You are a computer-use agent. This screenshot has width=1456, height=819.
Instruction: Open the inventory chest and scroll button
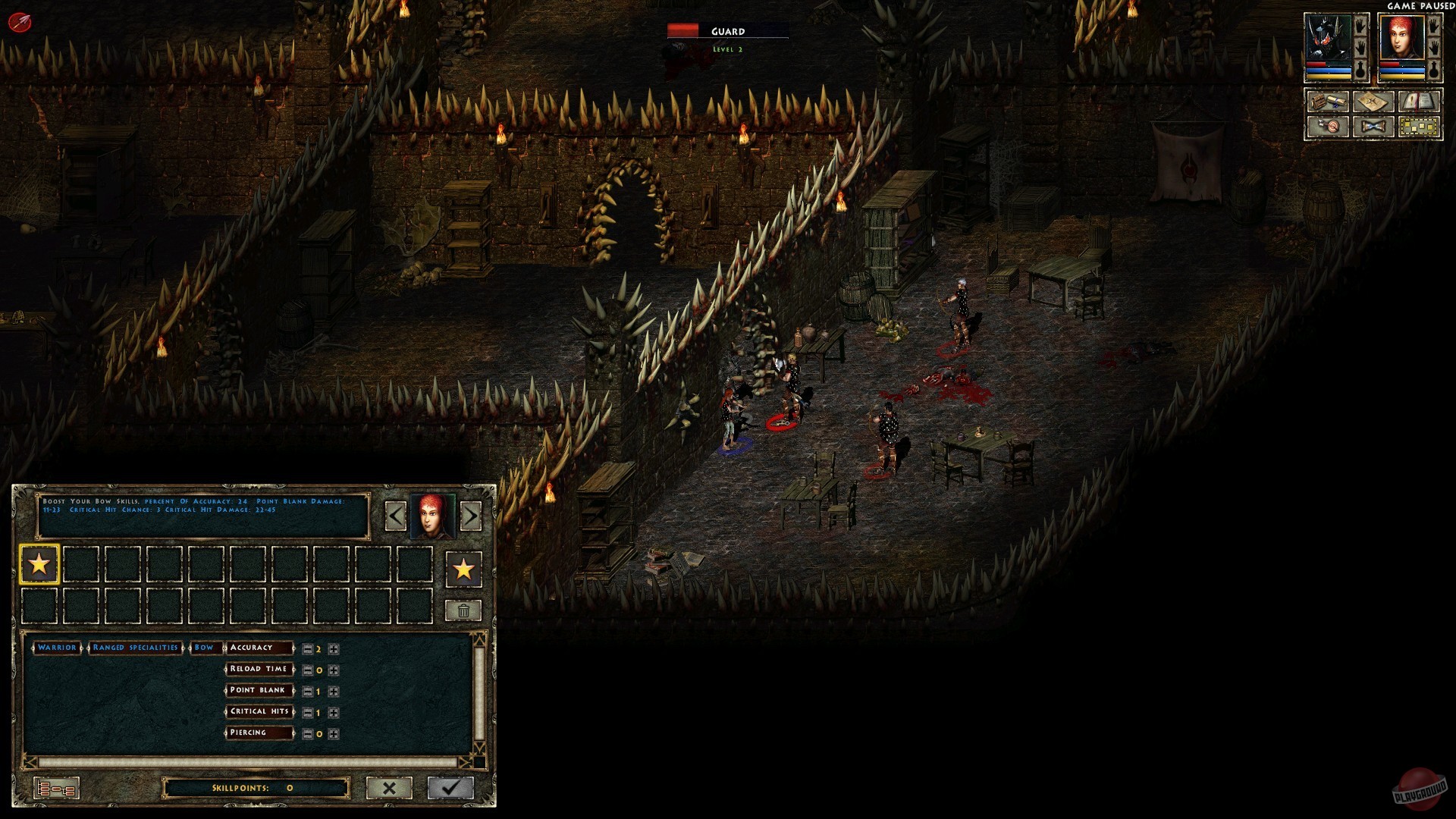click(1328, 102)
